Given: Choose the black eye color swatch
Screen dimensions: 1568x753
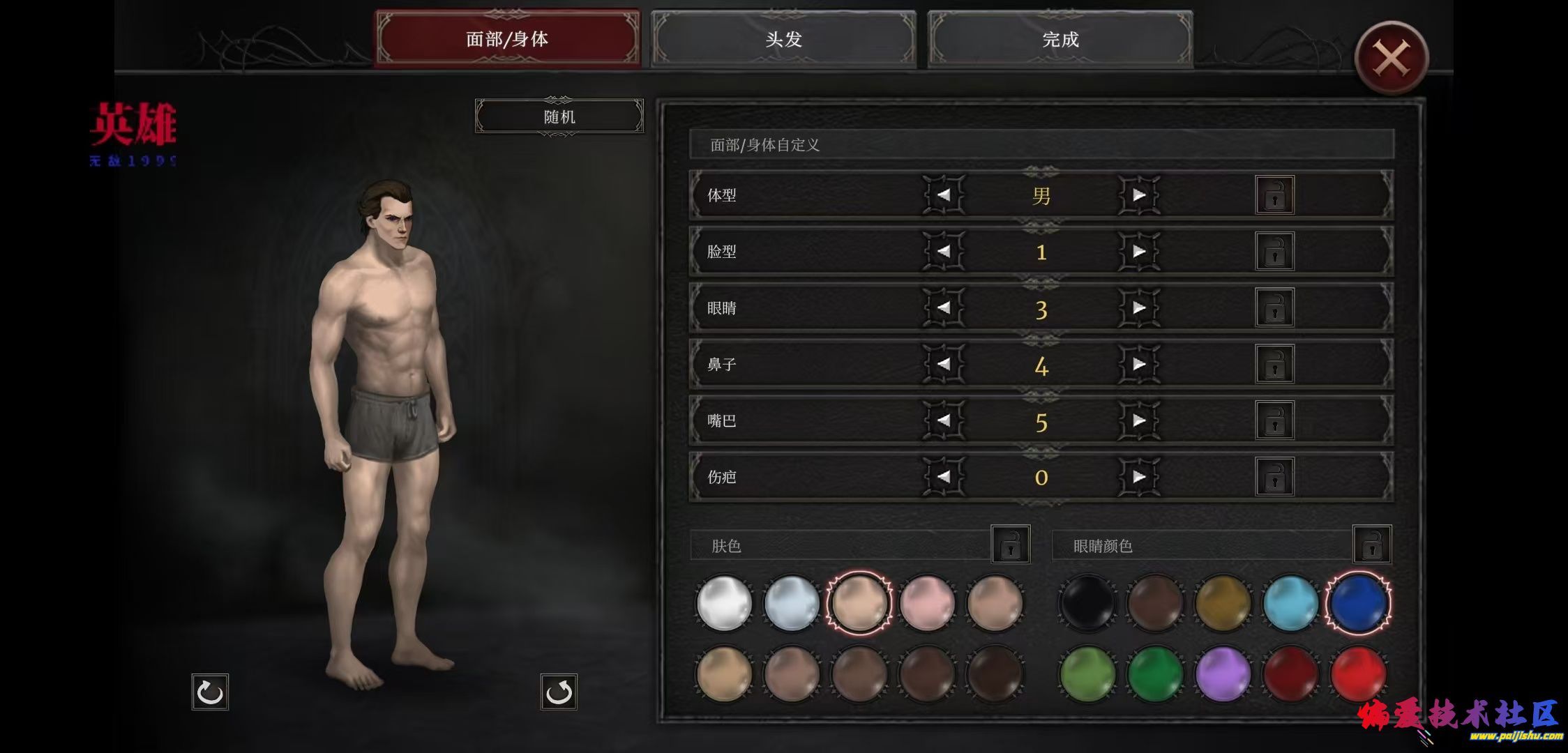Looking at the screenshot, I should [1087, 602].
